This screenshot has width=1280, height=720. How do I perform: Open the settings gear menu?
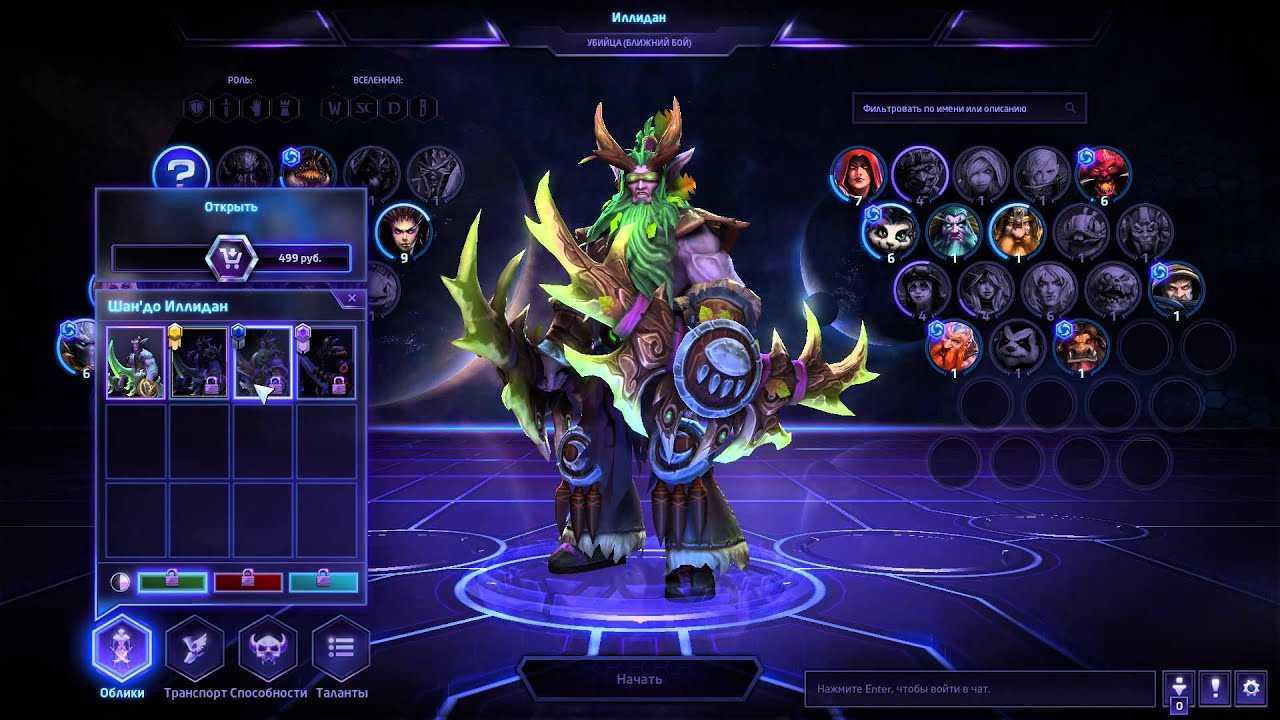tap(1250, 688)
